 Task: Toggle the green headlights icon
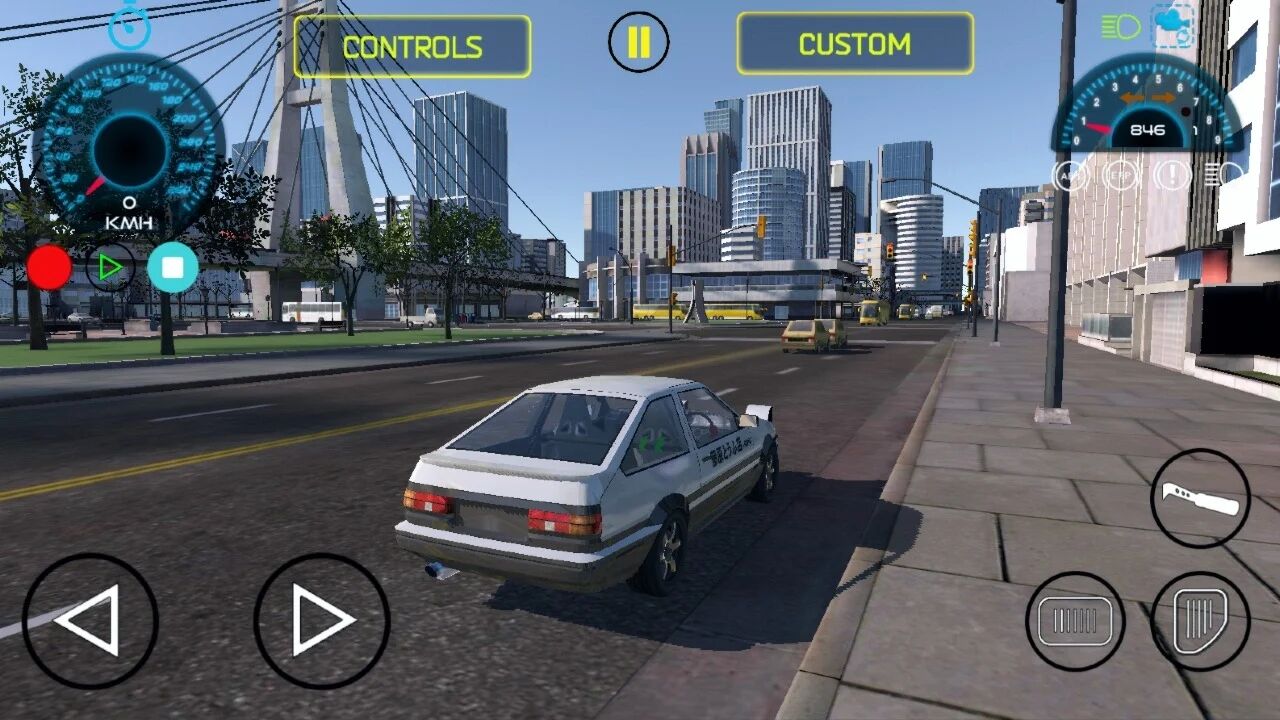pos(1120,27)
